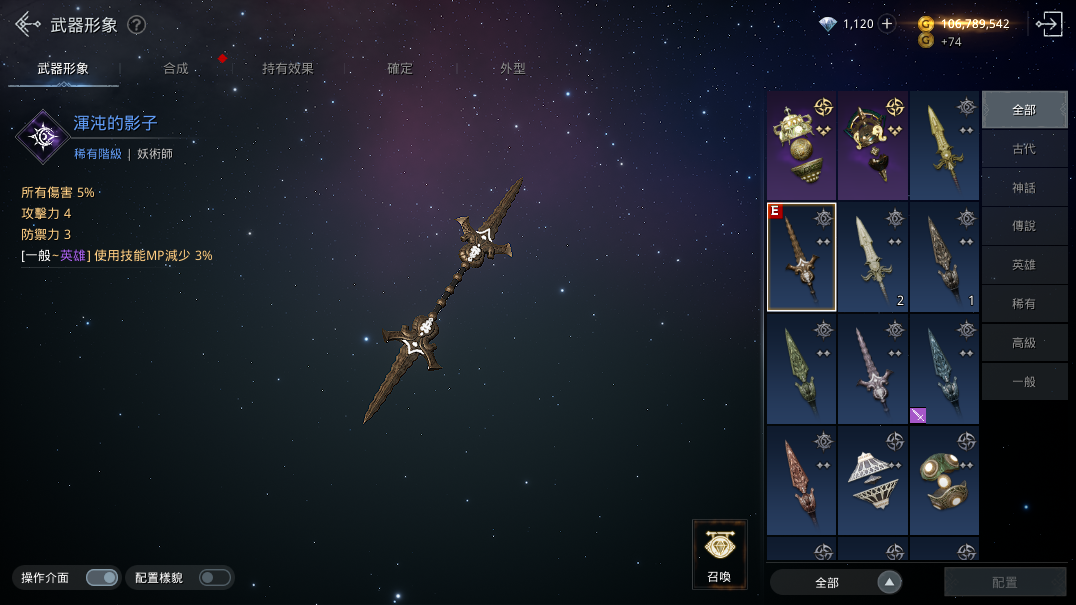Show only 傳說 grade weapons
This screenshot has height=605, width=1076.
click(1024, 226)
